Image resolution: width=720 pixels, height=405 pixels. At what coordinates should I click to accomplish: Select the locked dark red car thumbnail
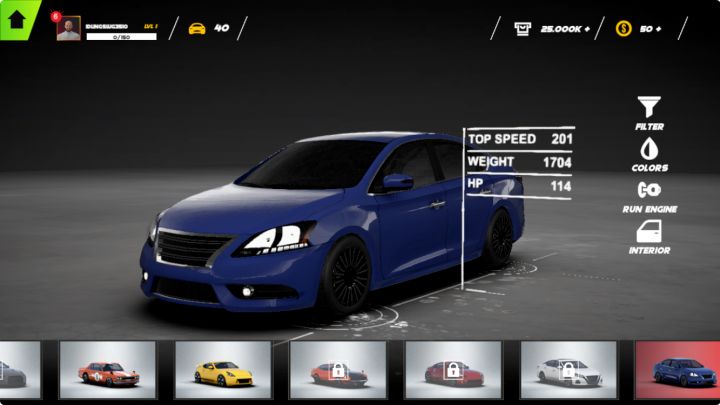[453, 370]
